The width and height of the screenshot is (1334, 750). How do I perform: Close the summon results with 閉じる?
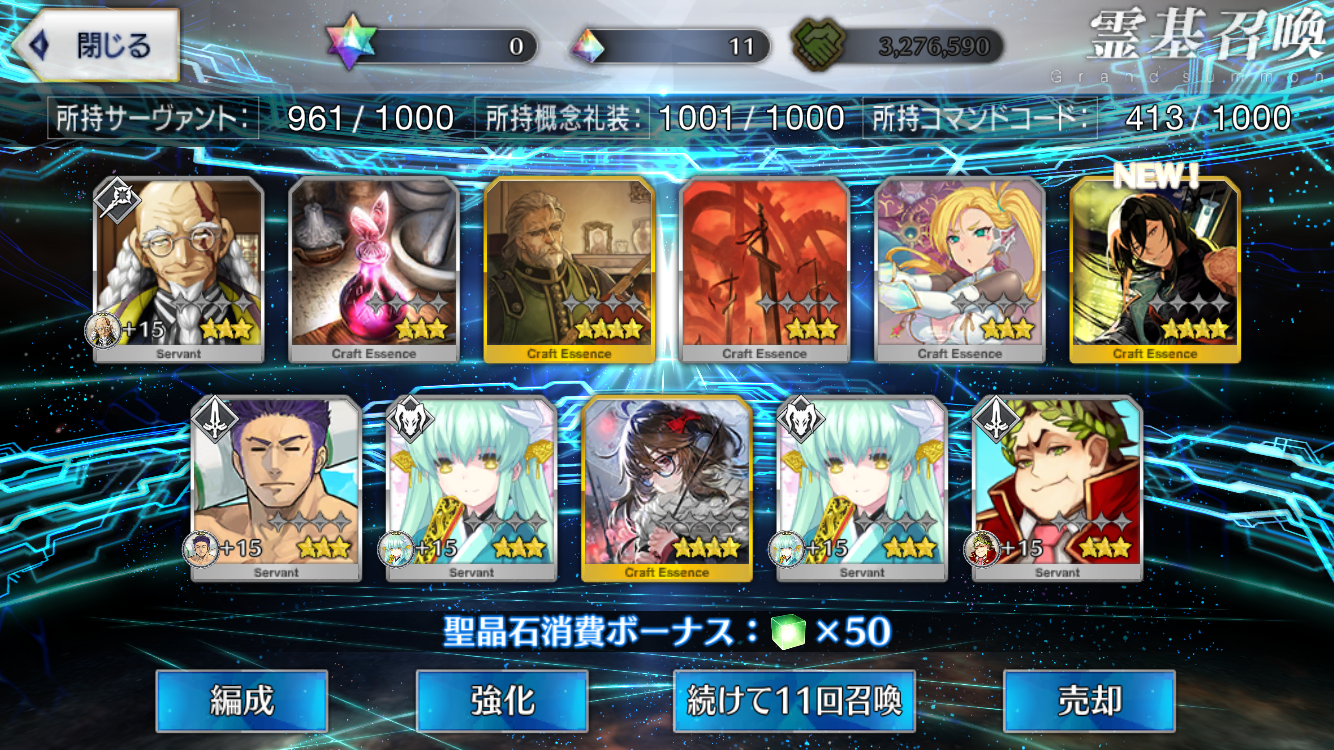click(x=96, y=46)
